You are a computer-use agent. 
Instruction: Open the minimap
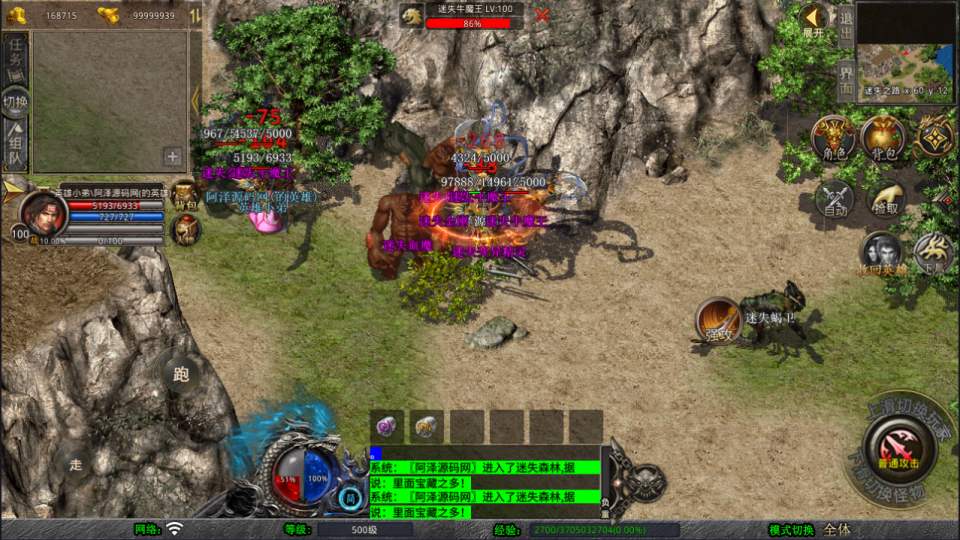(906, 50)
